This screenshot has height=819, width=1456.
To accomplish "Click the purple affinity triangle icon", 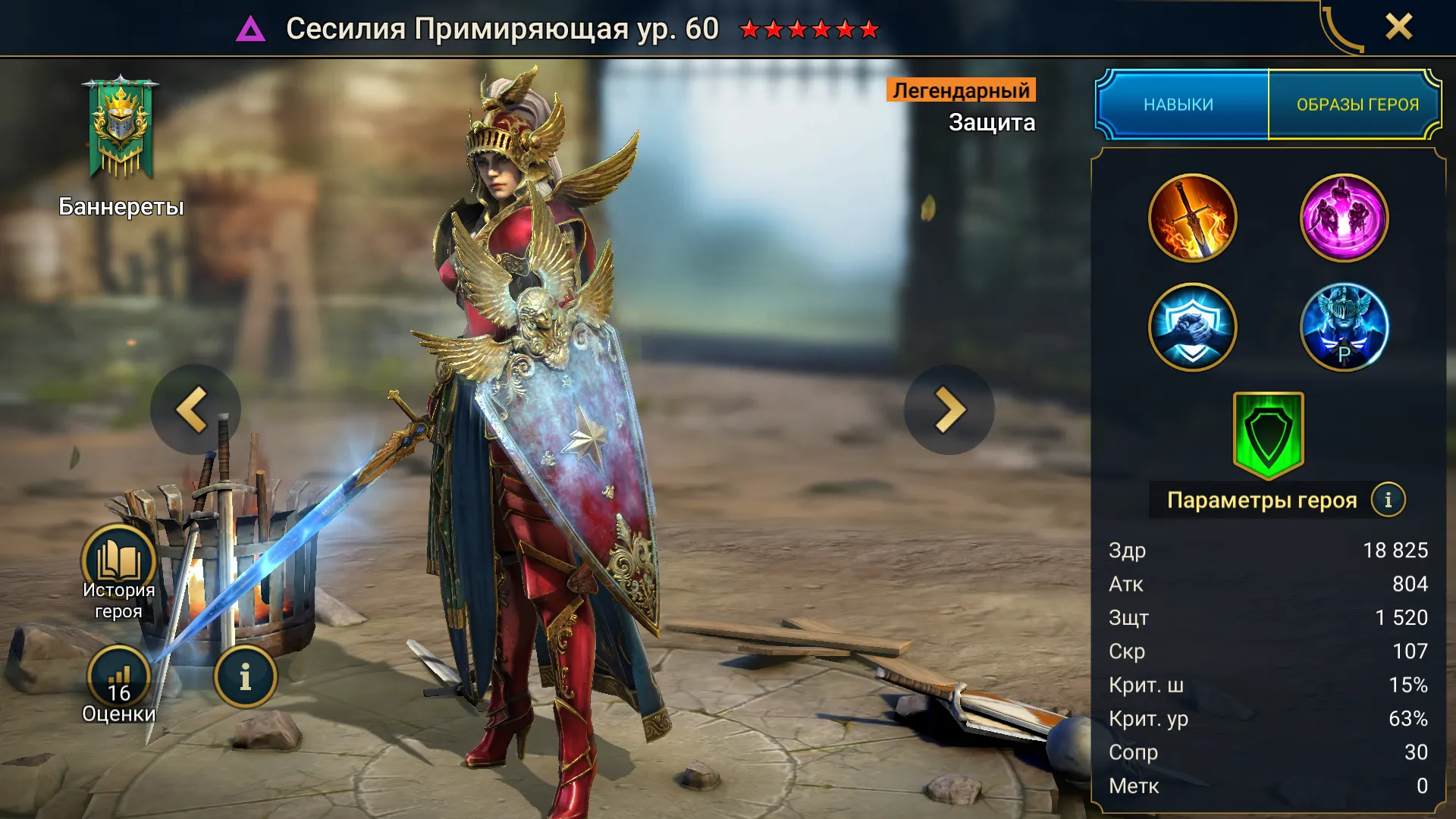I will tap(250, 30).
